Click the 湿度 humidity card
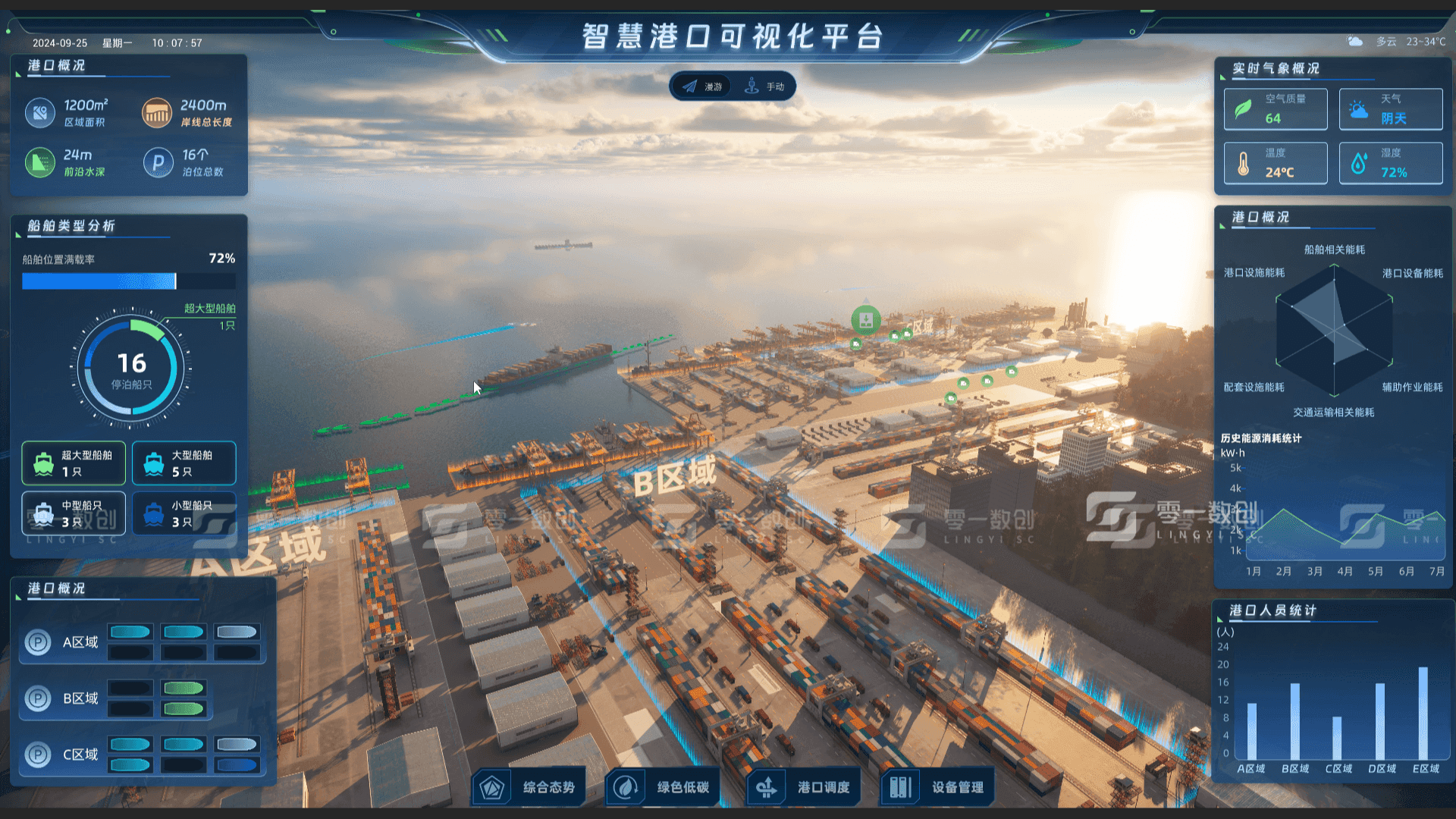 pyautogui.click(x=1391, y=163)
